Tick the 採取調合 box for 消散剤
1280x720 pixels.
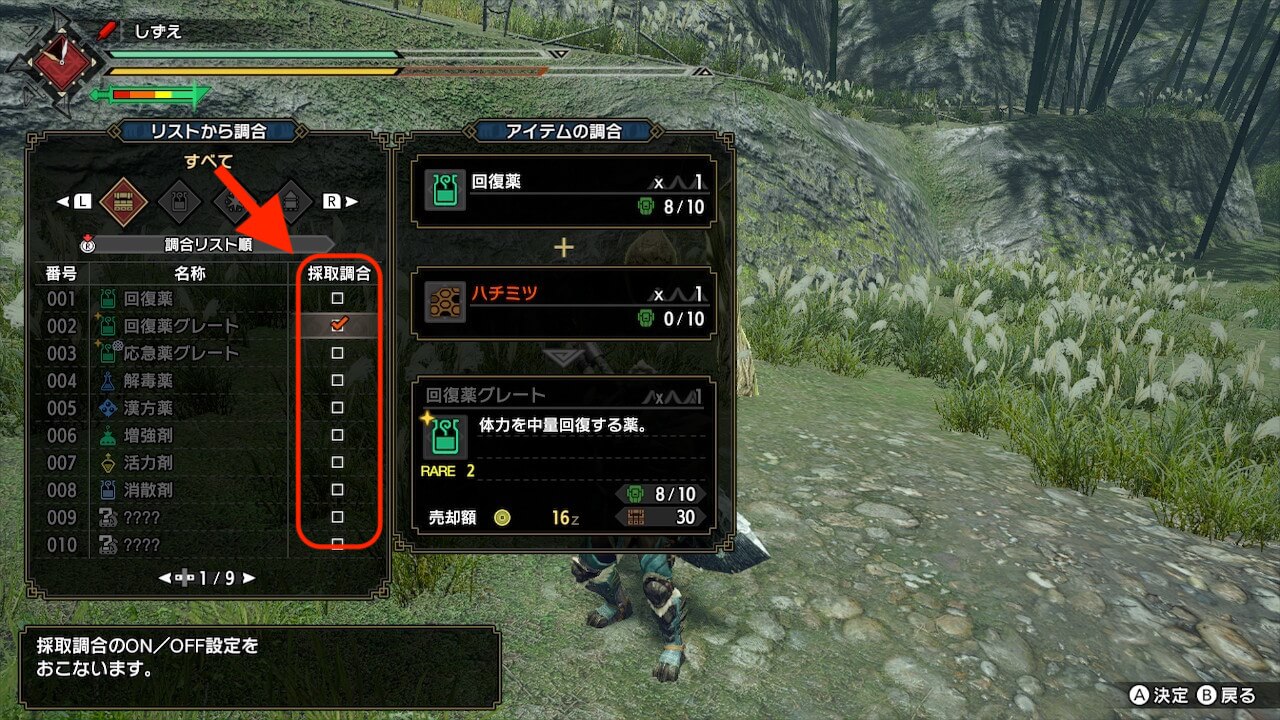tap(338, 490)
